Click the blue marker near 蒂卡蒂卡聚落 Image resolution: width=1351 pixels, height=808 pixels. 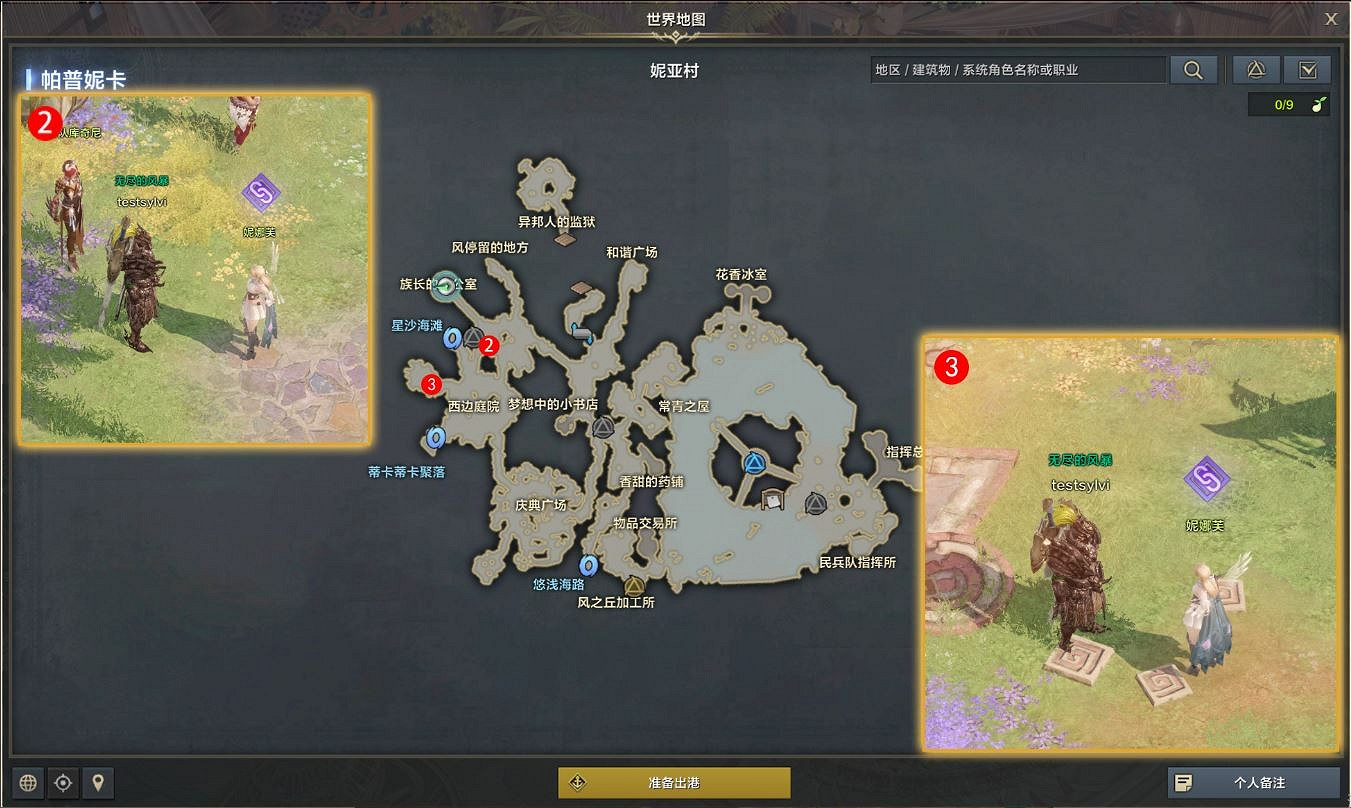[437, 438]
